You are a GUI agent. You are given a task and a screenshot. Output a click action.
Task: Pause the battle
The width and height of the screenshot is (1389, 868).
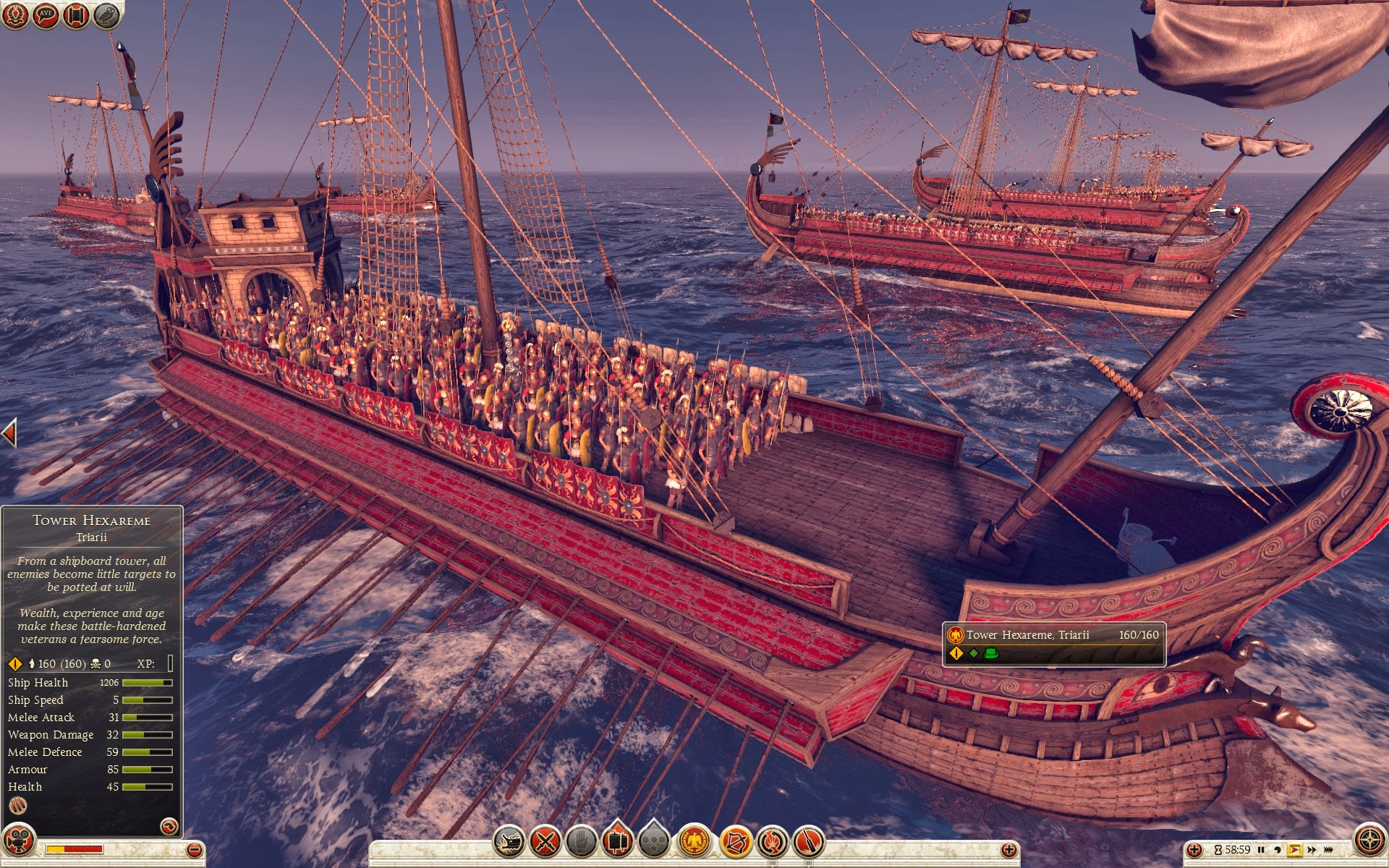coord(1261,850)
